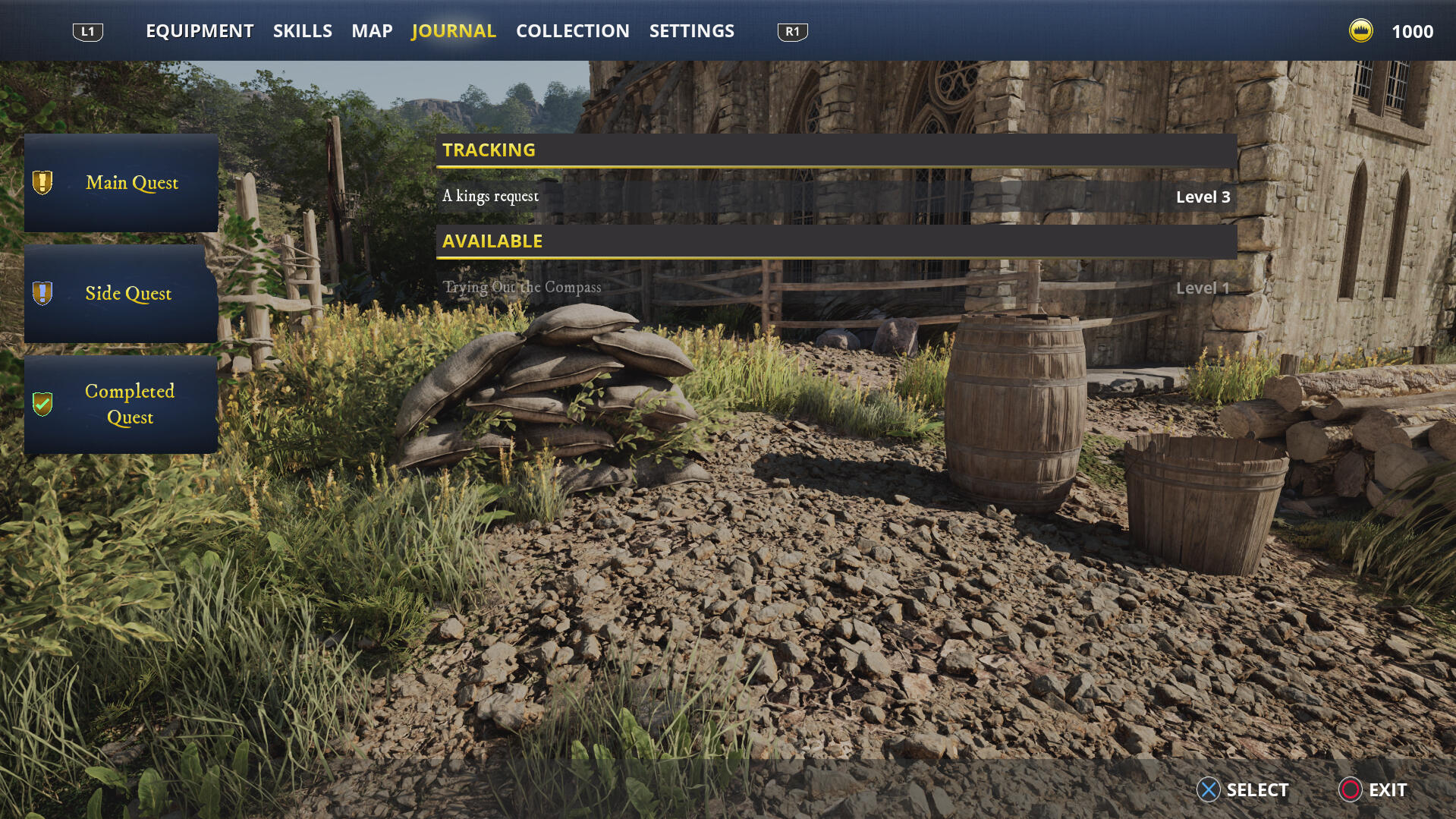View the Completed Quest category
The height and width of the screenshot is (819, 1456).
(x=121, y=405)
